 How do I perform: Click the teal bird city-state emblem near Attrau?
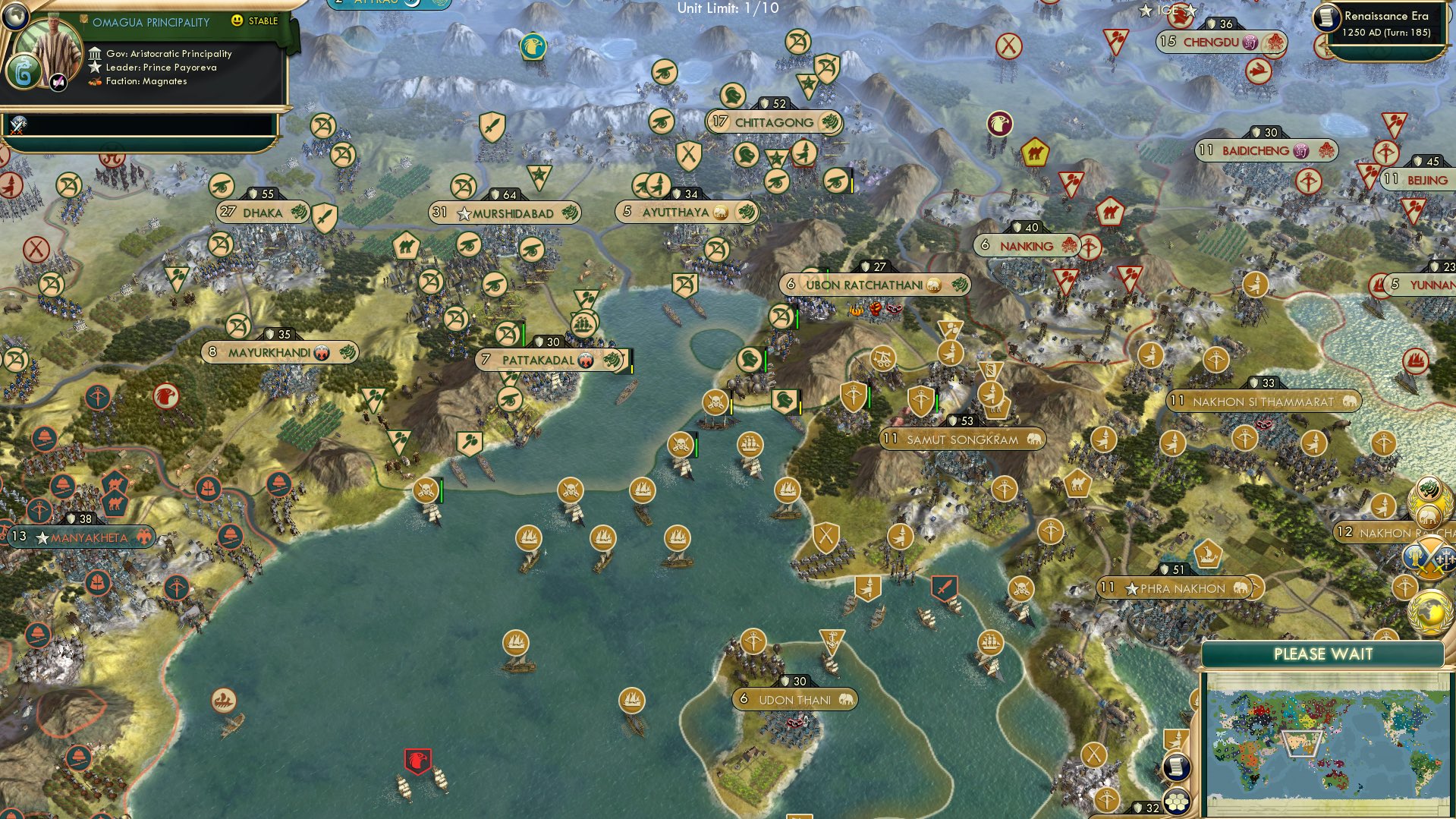pyautogui.click(x=532, y=46)
